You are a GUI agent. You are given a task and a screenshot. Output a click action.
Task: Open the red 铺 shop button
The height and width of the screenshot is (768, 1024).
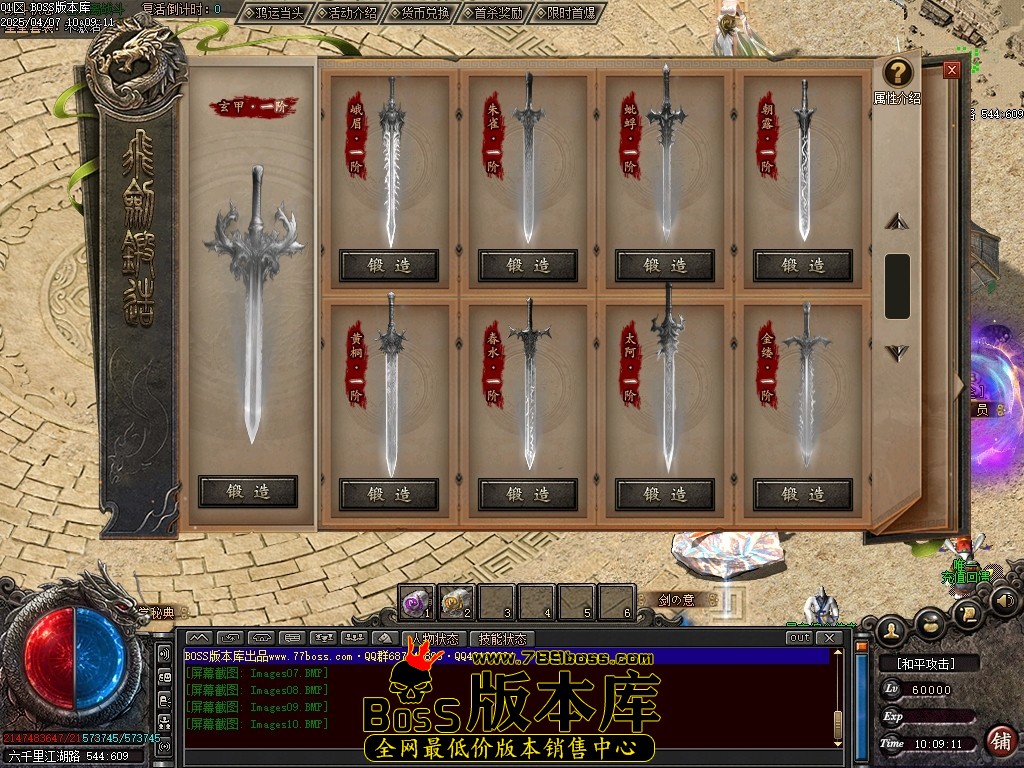tap(999, 740)
